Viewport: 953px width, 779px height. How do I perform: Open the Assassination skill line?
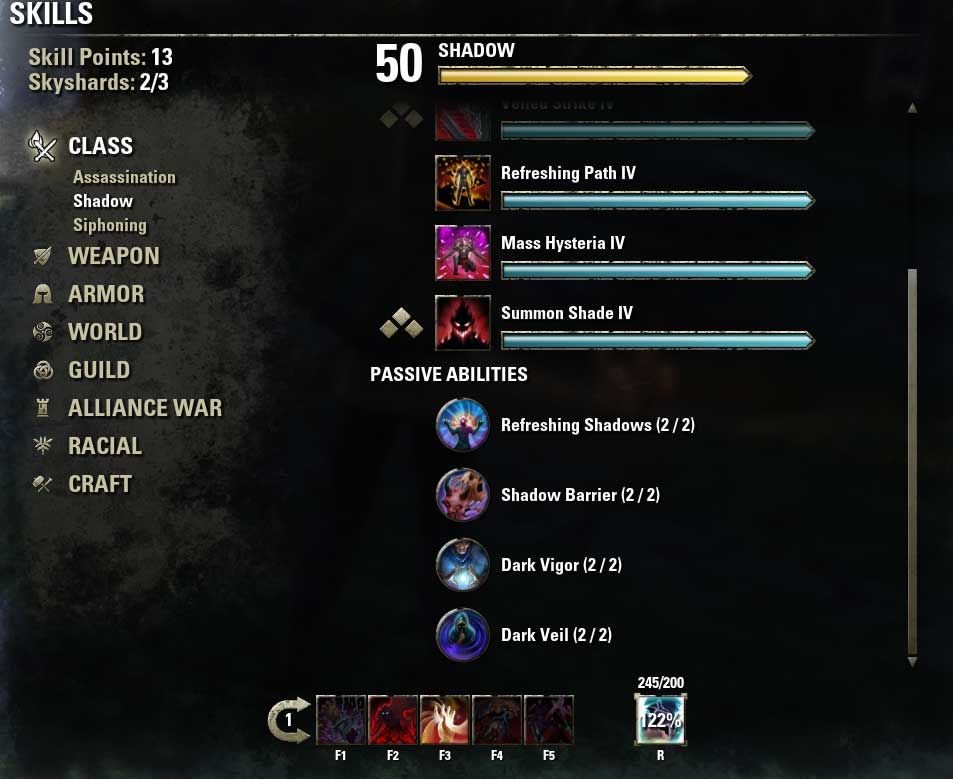[x=124, y=177]
